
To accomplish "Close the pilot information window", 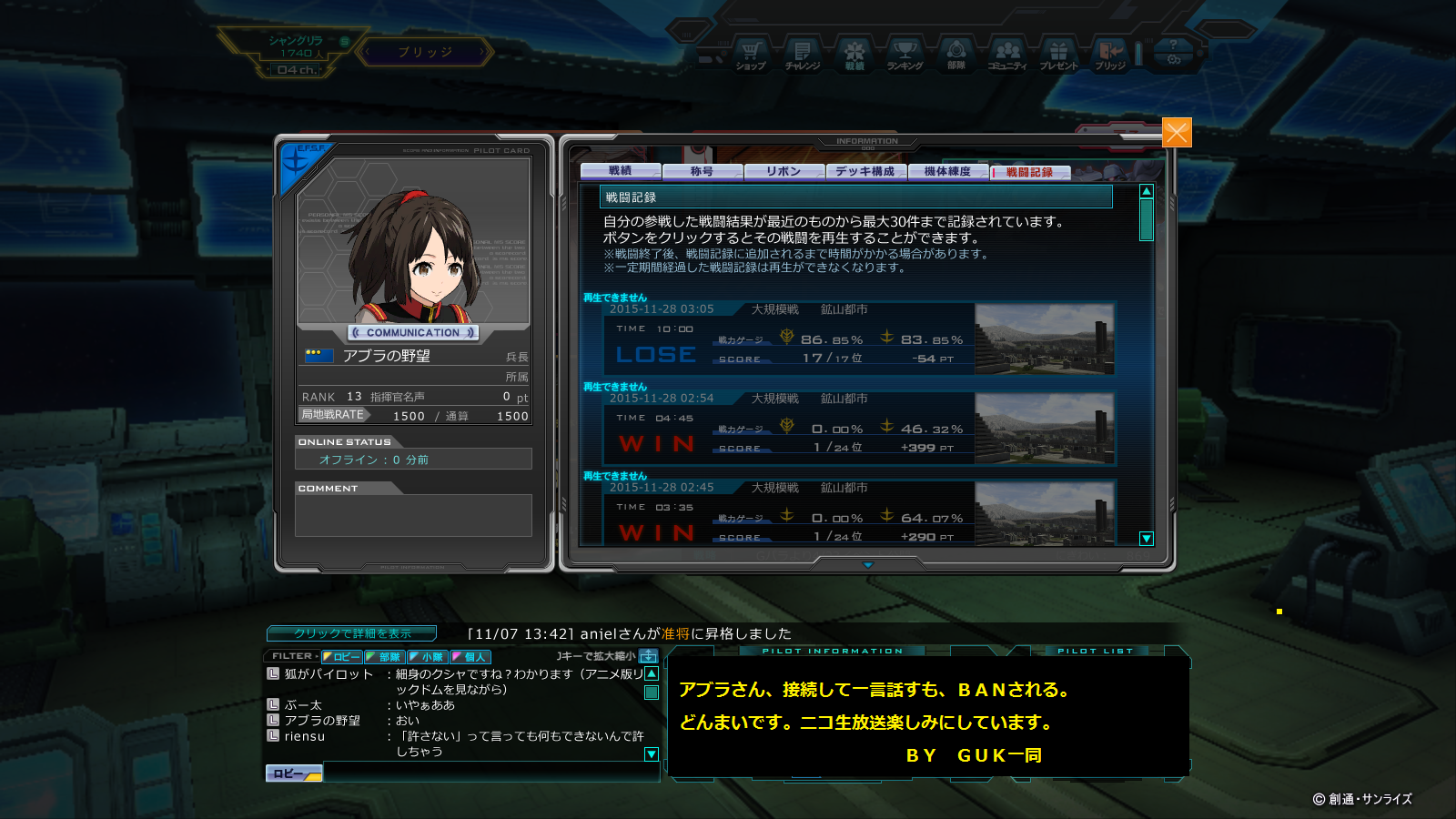I will pyautogui.click(x=1176, y=133).
